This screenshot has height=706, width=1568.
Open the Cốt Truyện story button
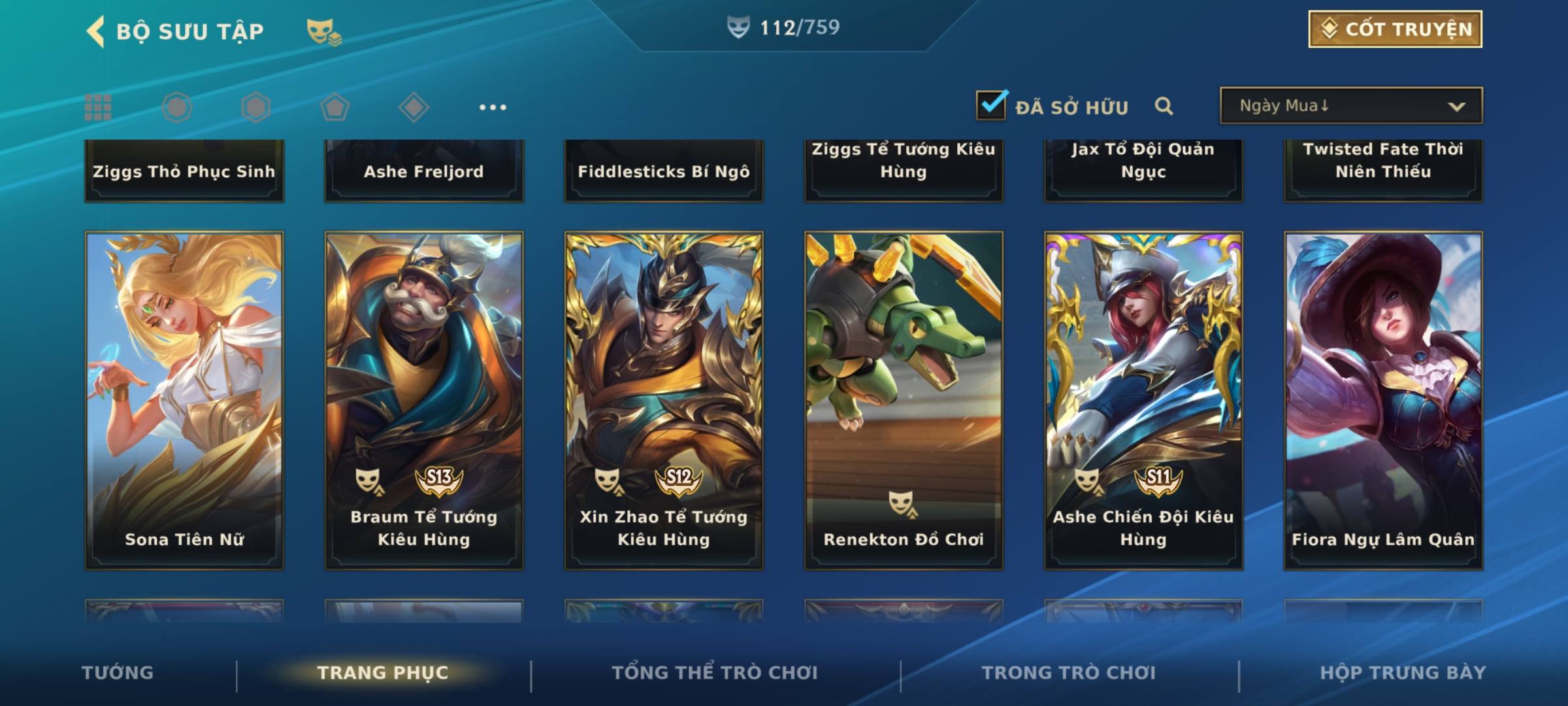tap(1394, 29)
